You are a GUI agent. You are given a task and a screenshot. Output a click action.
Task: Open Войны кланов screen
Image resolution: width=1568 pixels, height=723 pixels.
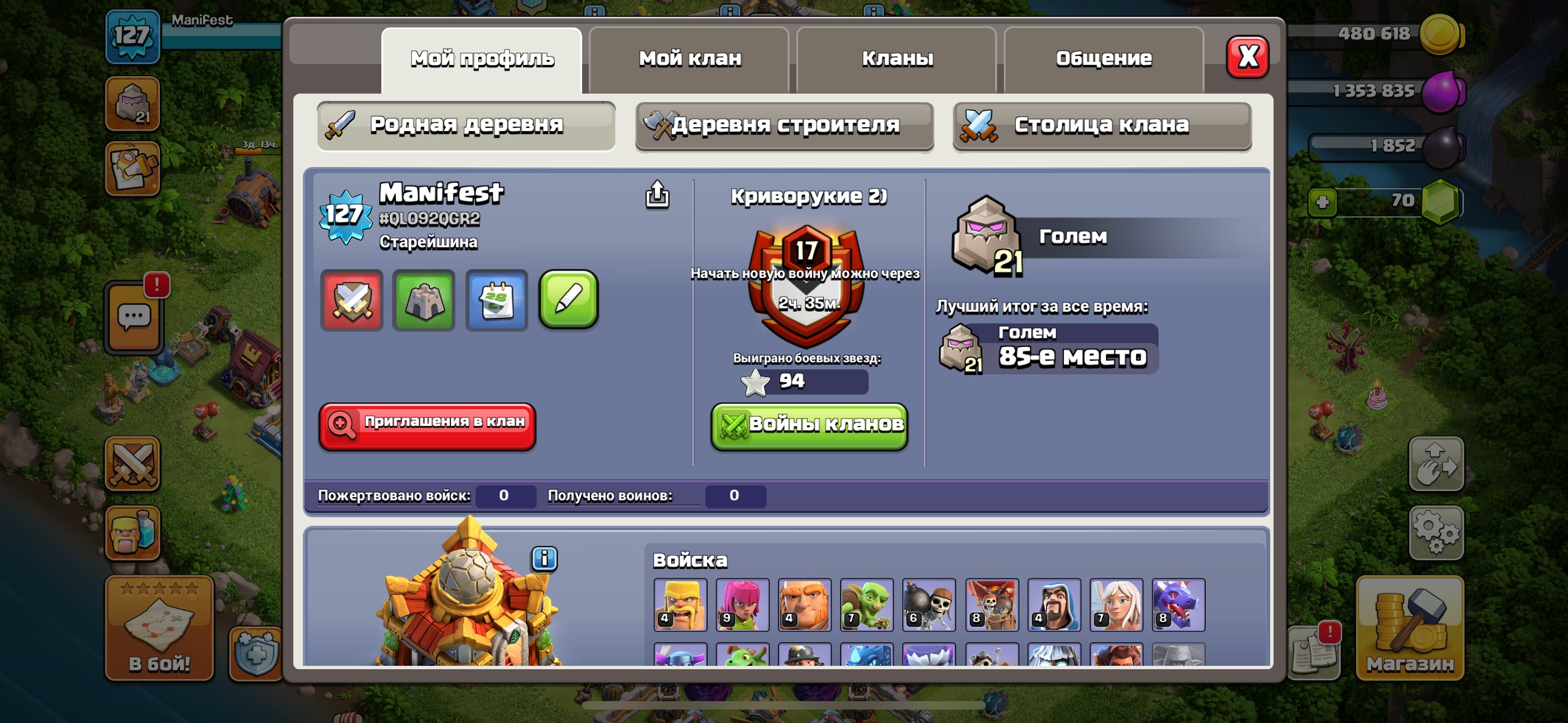810,425
